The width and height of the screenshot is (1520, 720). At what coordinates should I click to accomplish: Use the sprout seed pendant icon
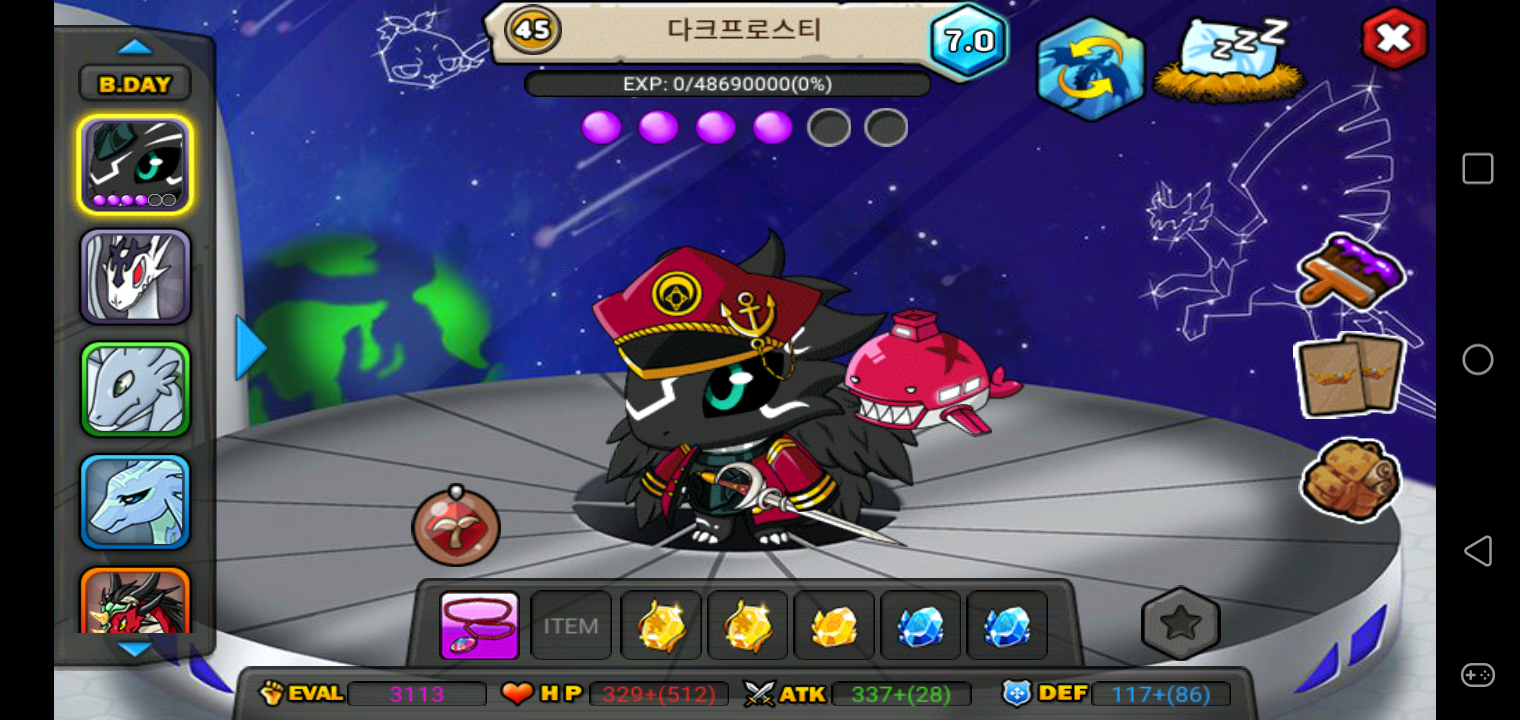[456, 527]
